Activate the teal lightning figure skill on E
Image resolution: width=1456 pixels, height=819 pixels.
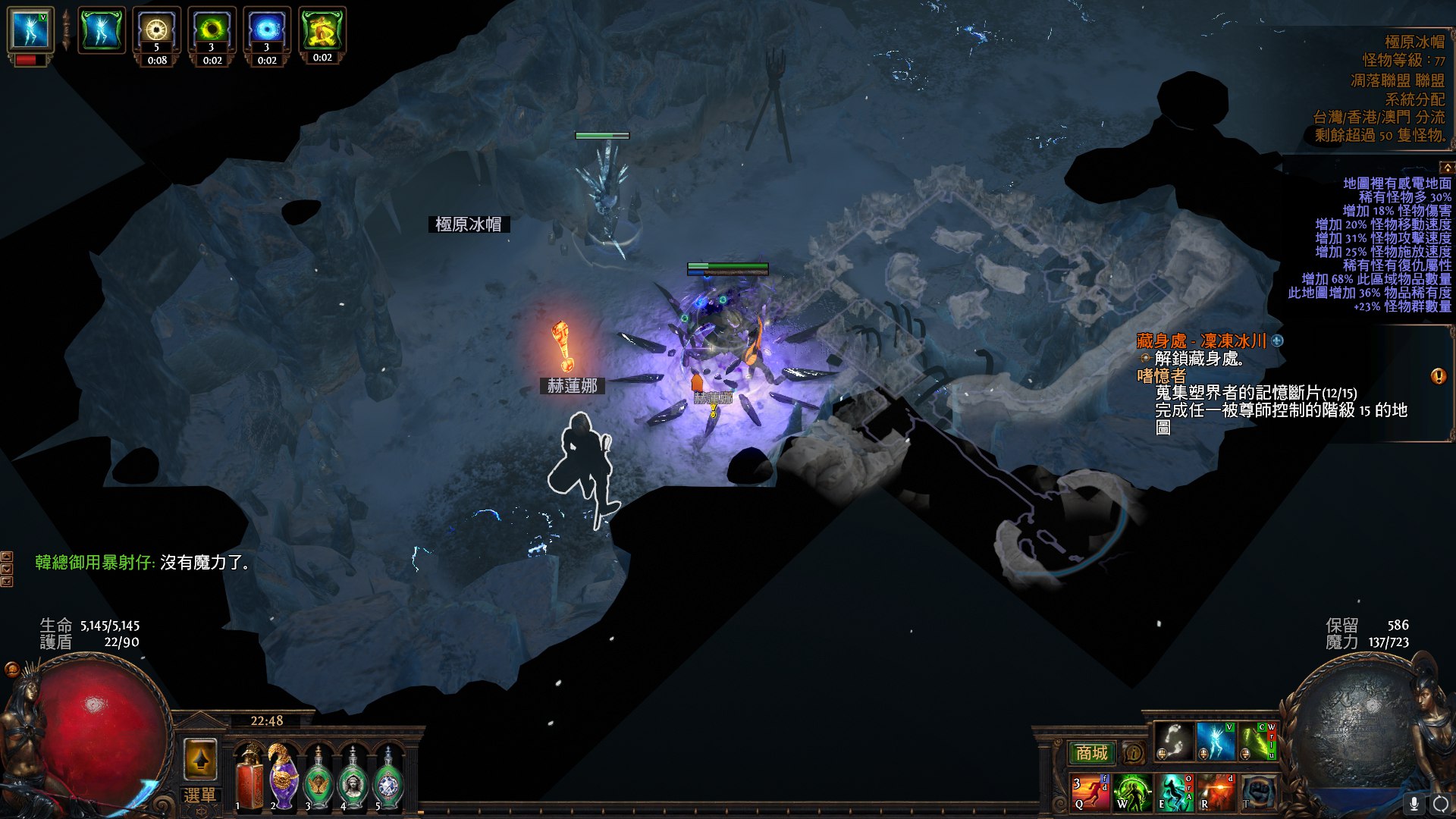(1174, 792)
